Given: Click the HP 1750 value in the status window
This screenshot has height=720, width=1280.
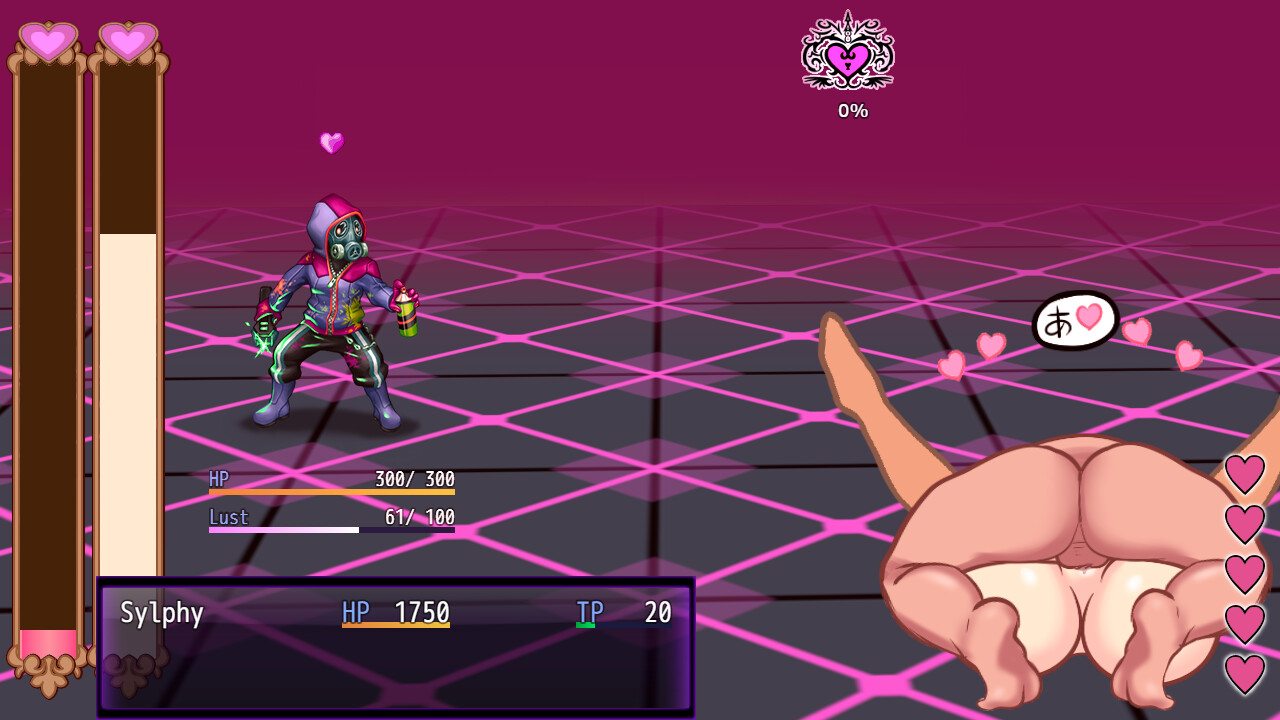Looking at the screenshot, I should coord(423,612).
